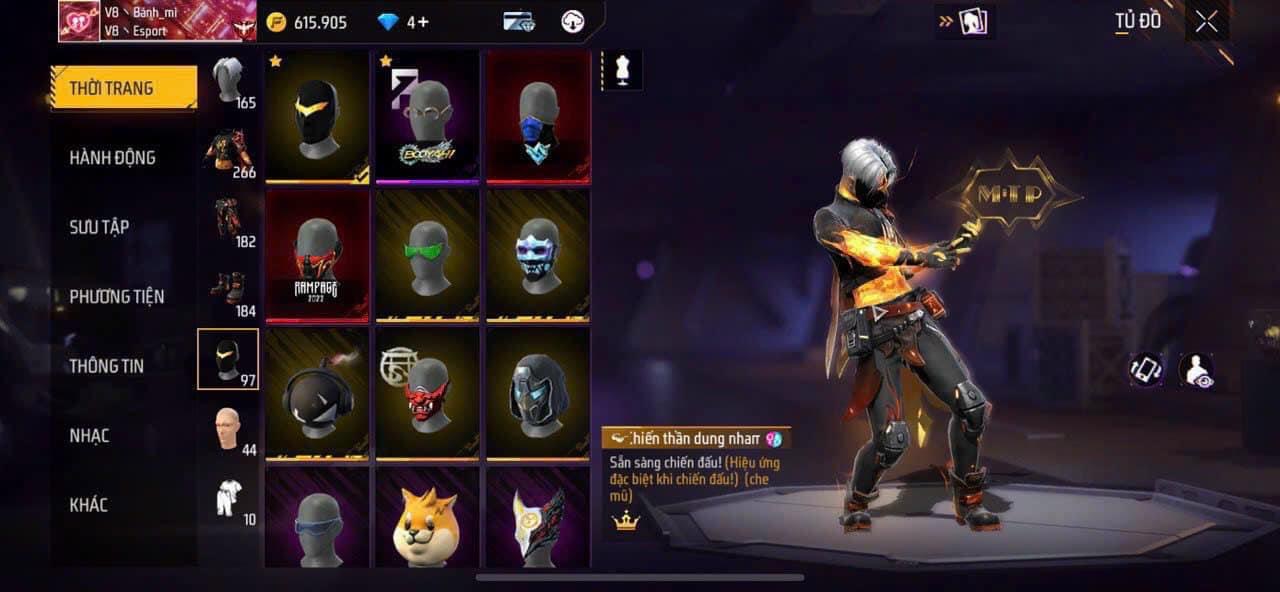Choose the shiba dog head mask
1280x592 pixels.
pyautogui.click(x=428, y=517)
